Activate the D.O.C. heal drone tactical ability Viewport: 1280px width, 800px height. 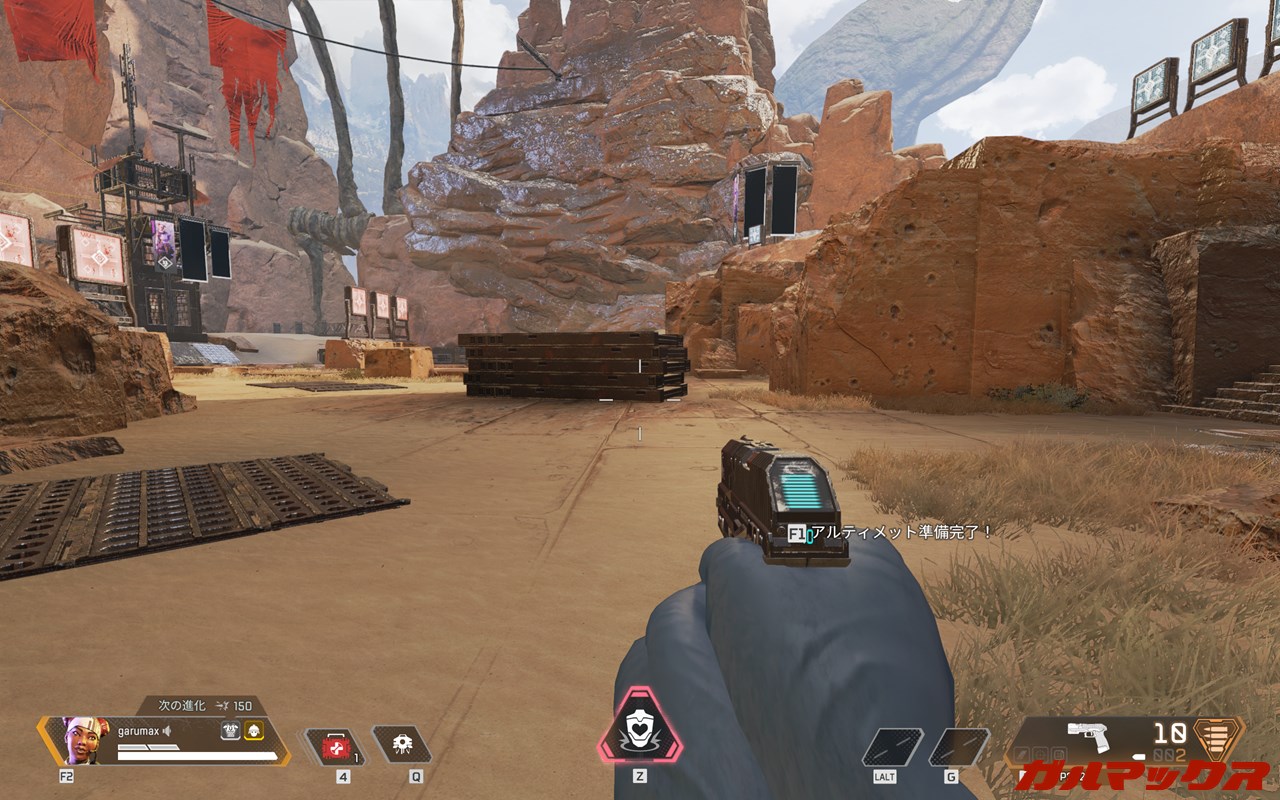401,745
